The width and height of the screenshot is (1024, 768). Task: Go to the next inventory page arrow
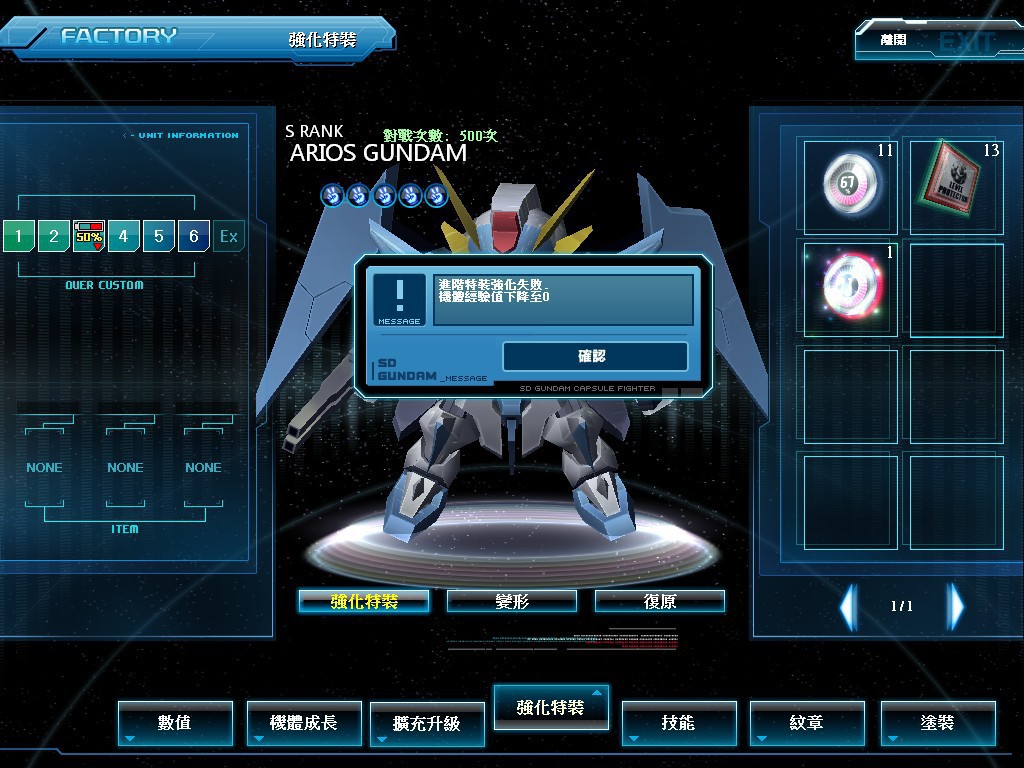point(956,605)
